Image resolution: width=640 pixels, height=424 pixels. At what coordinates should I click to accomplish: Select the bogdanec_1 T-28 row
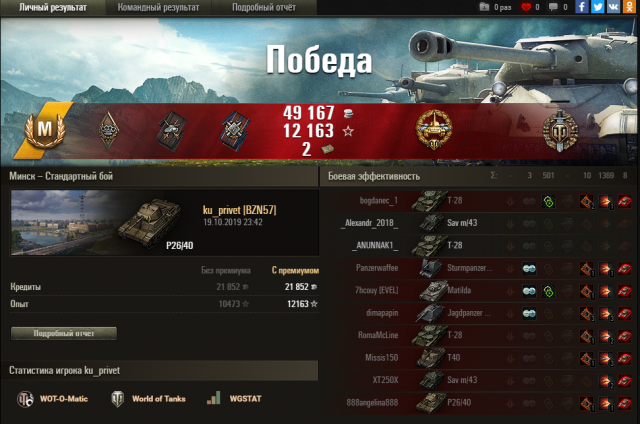click(x=480, y=200)
